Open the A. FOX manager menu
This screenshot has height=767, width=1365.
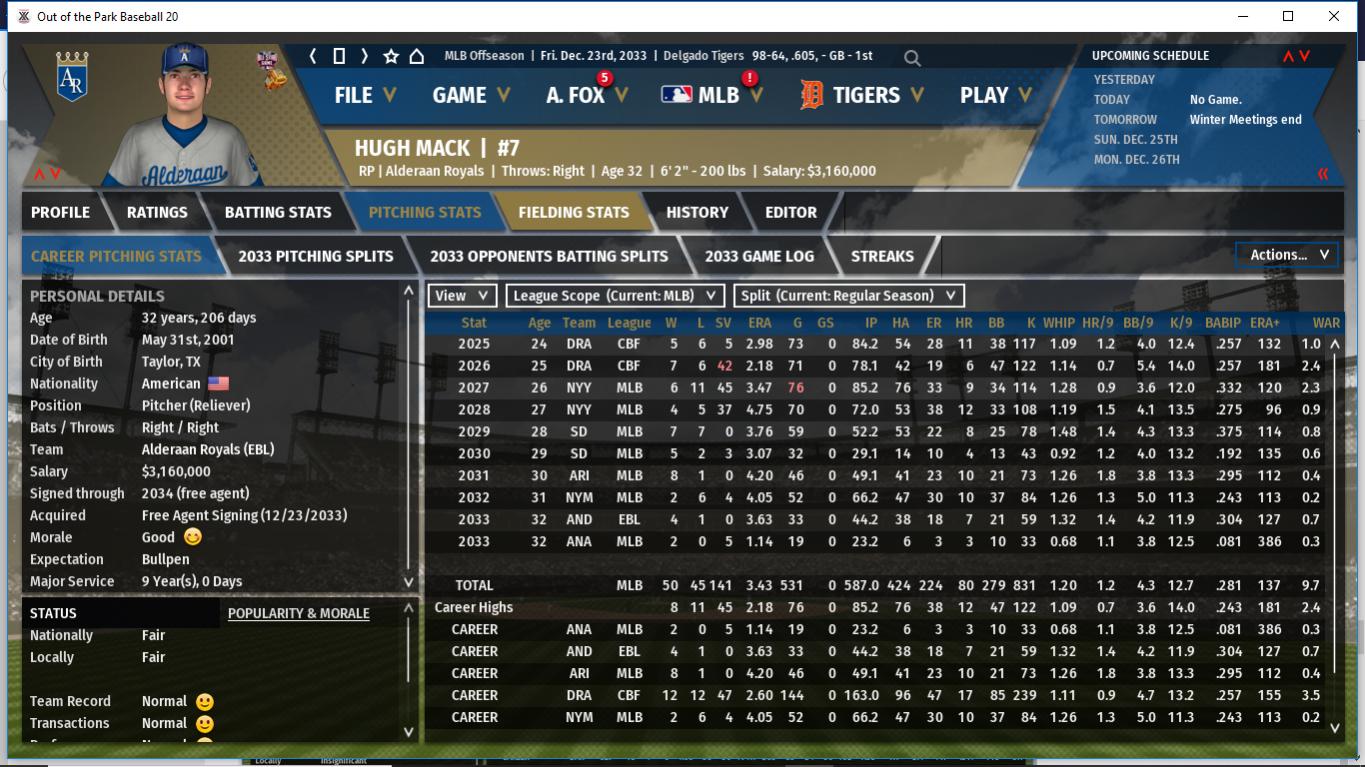(586, 95)
